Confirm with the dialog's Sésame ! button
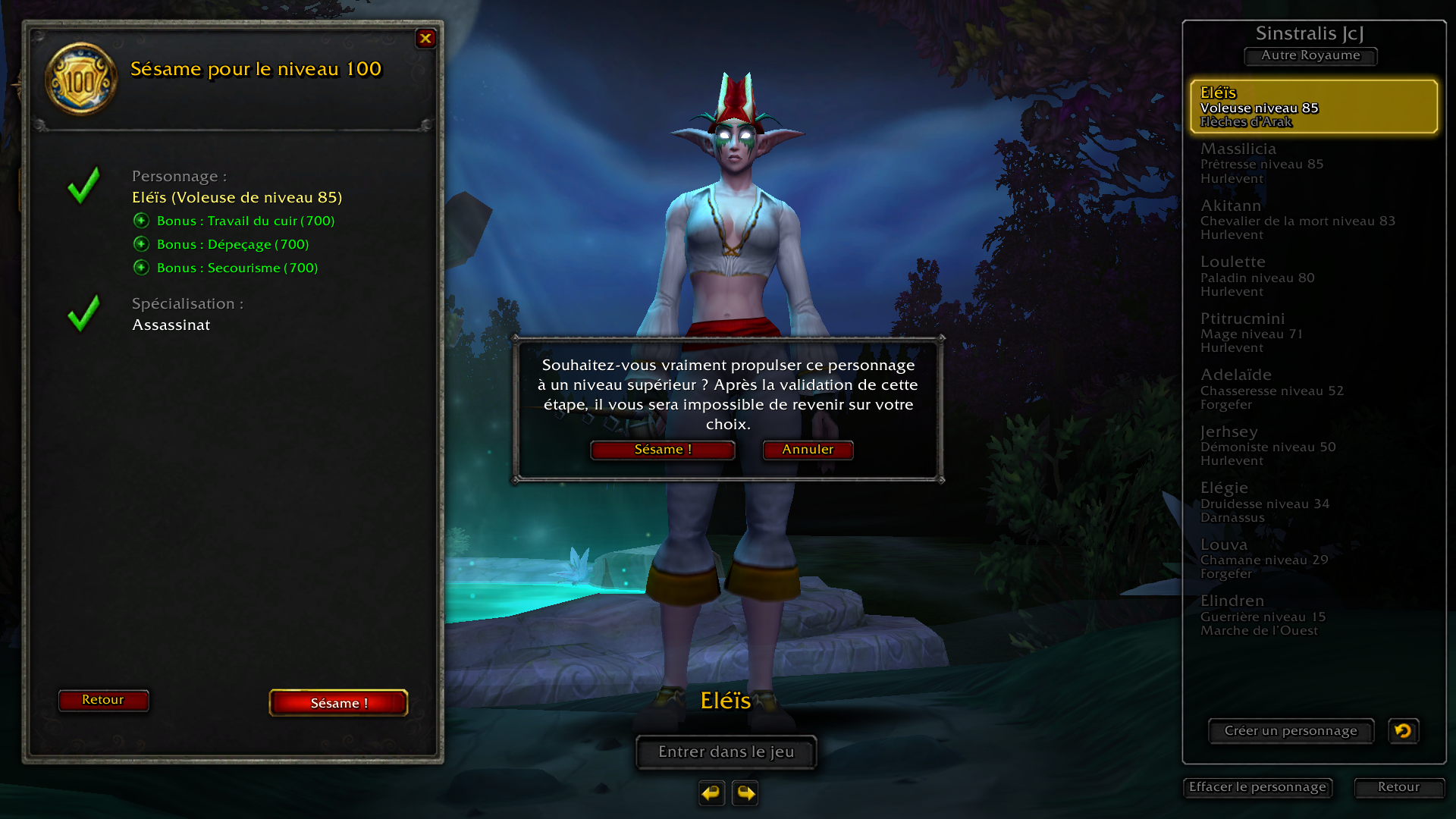 [x=662, y=450]
